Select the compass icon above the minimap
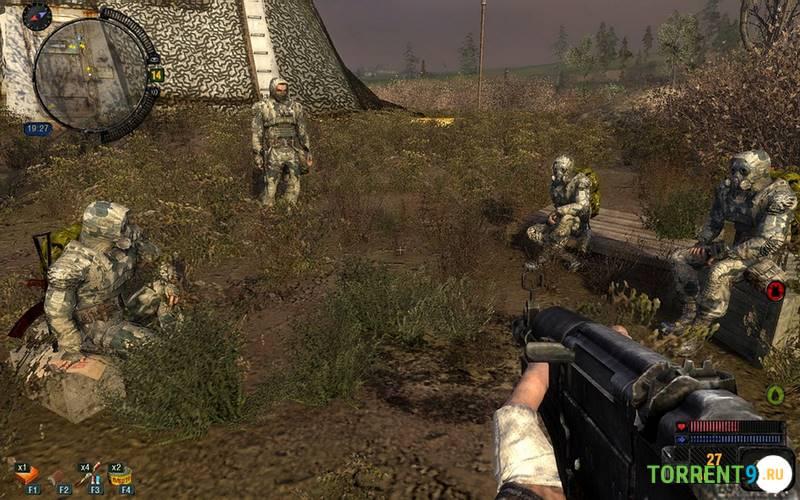The width and height of the screenshot is (800, 500). click(x=37, y=15)
